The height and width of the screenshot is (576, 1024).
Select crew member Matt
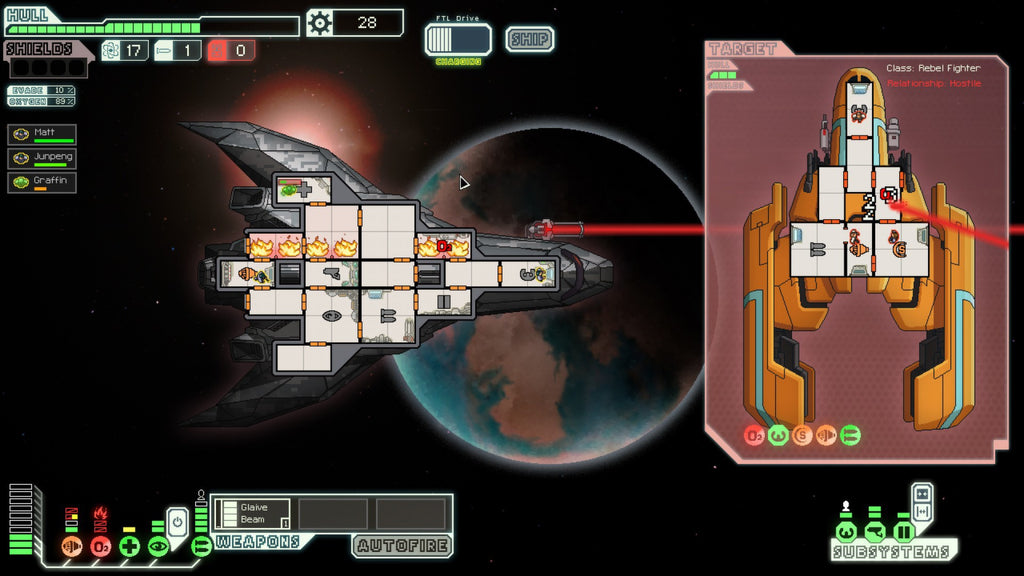(x=42, y=134)
